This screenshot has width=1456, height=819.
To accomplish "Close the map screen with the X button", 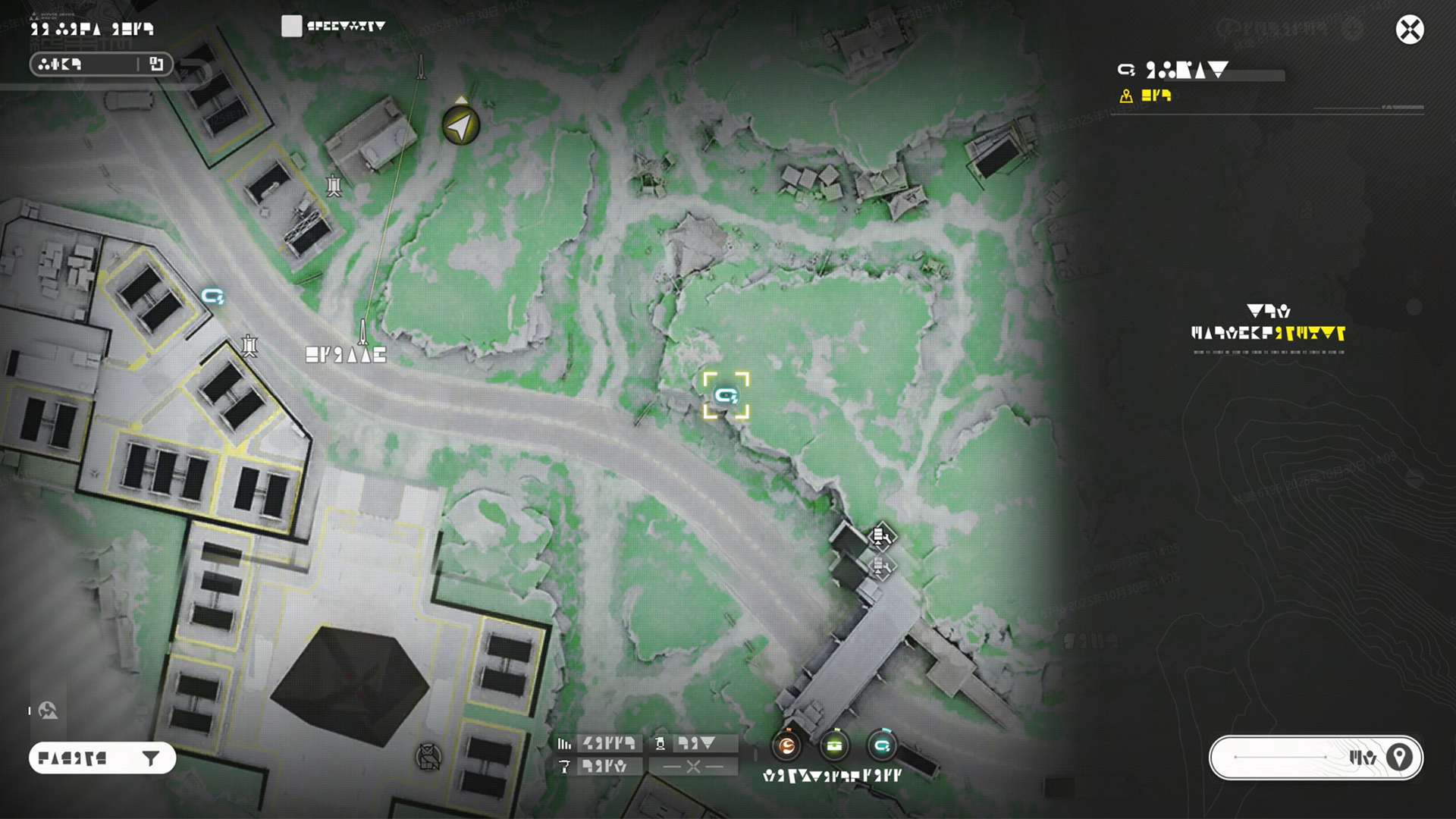I will [x=1409, y=30].
